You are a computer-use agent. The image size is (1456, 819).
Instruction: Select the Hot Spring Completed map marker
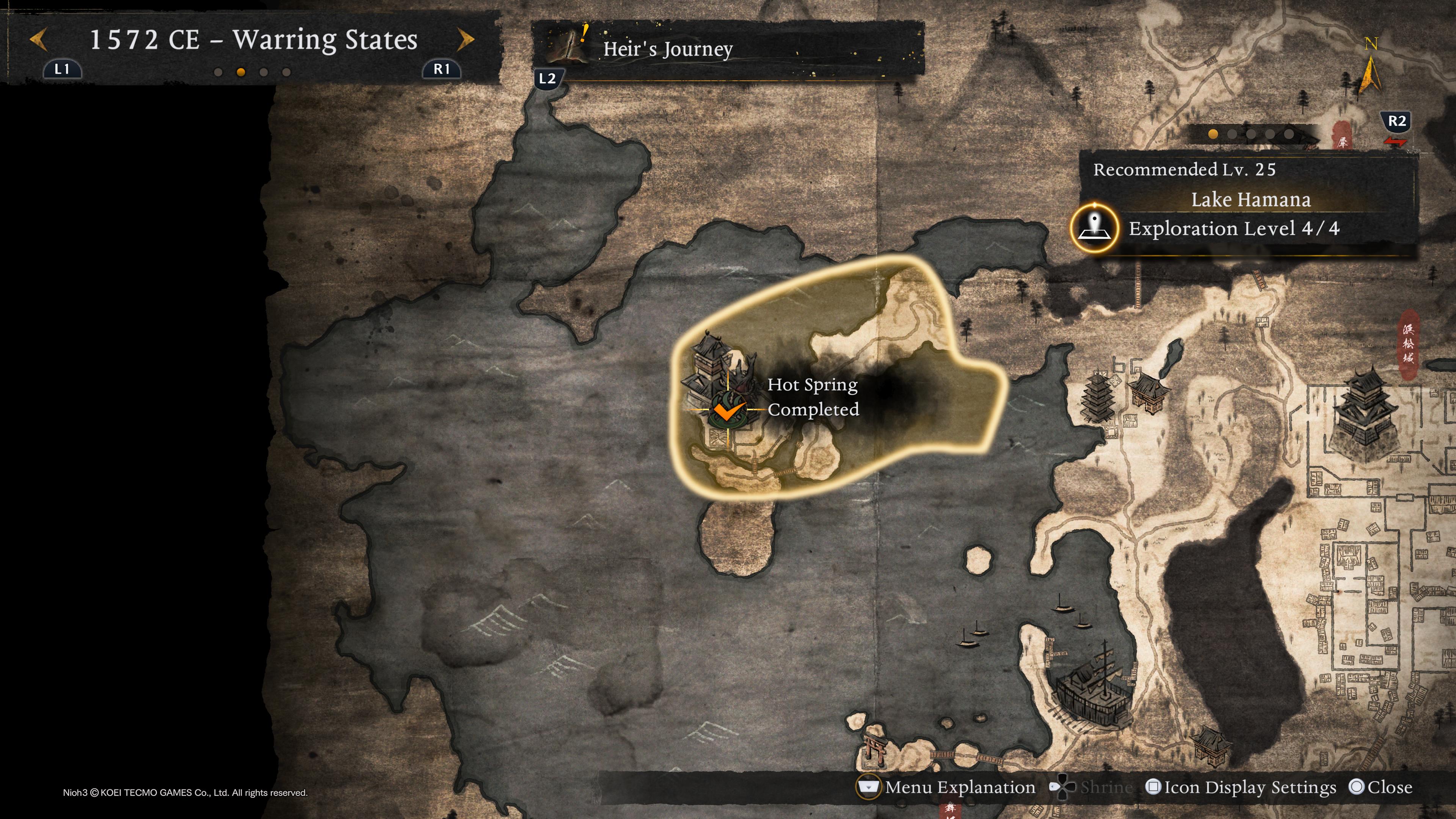(x=727, y=410)
